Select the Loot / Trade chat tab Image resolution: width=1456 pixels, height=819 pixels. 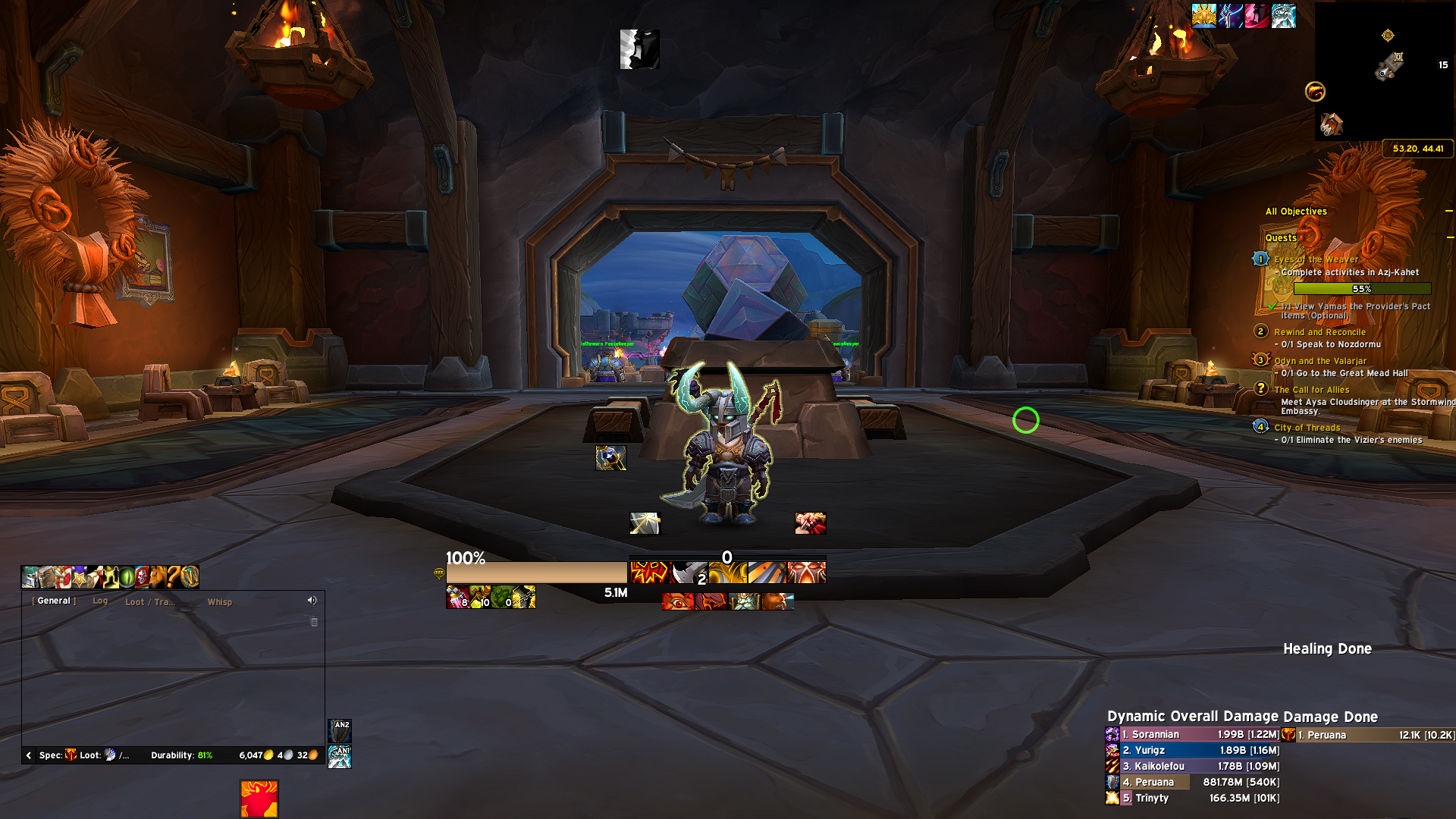149,602
